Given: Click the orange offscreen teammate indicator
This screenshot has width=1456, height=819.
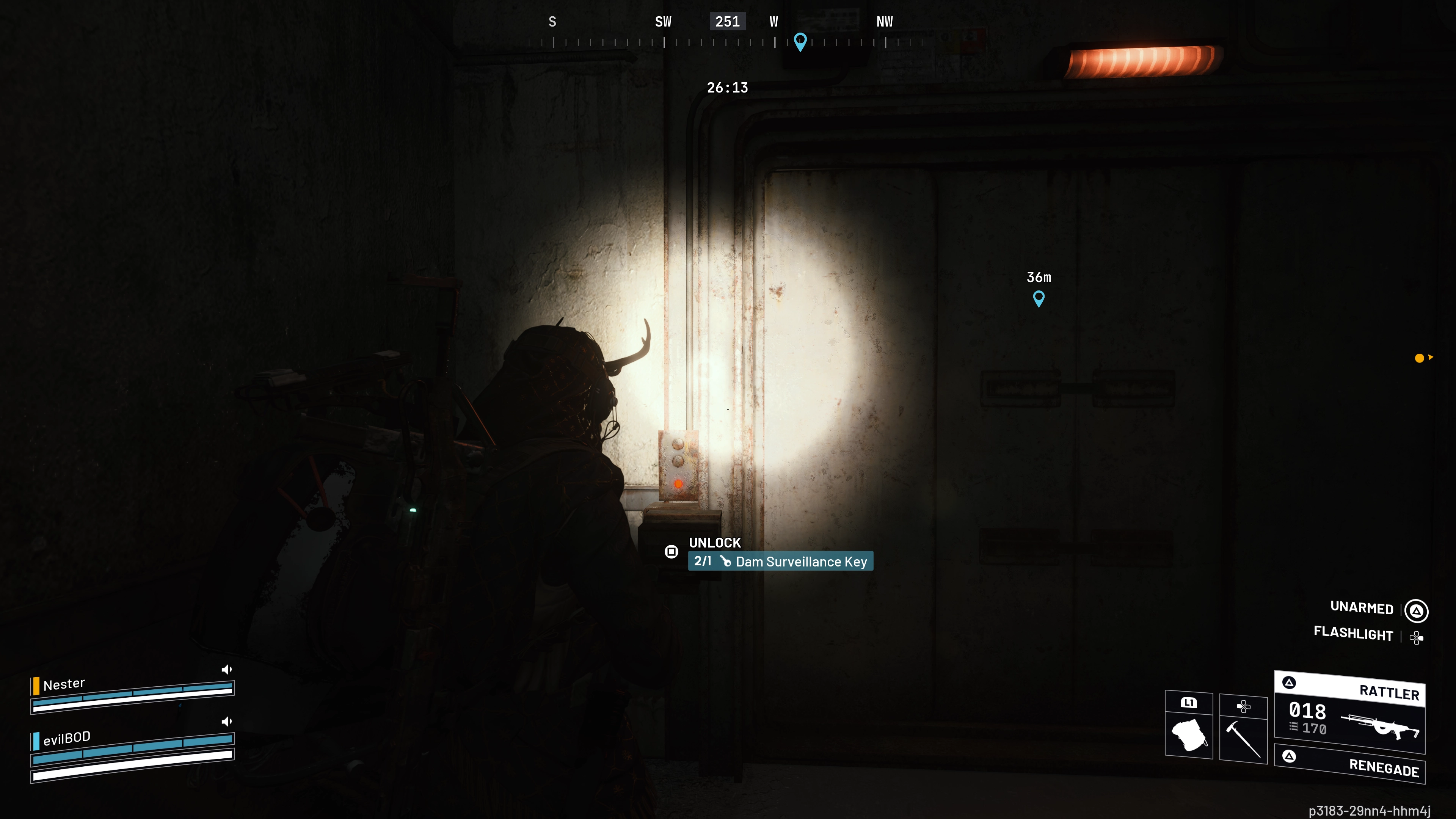Looking at the screenshot, I should (x=1419, y=358).
